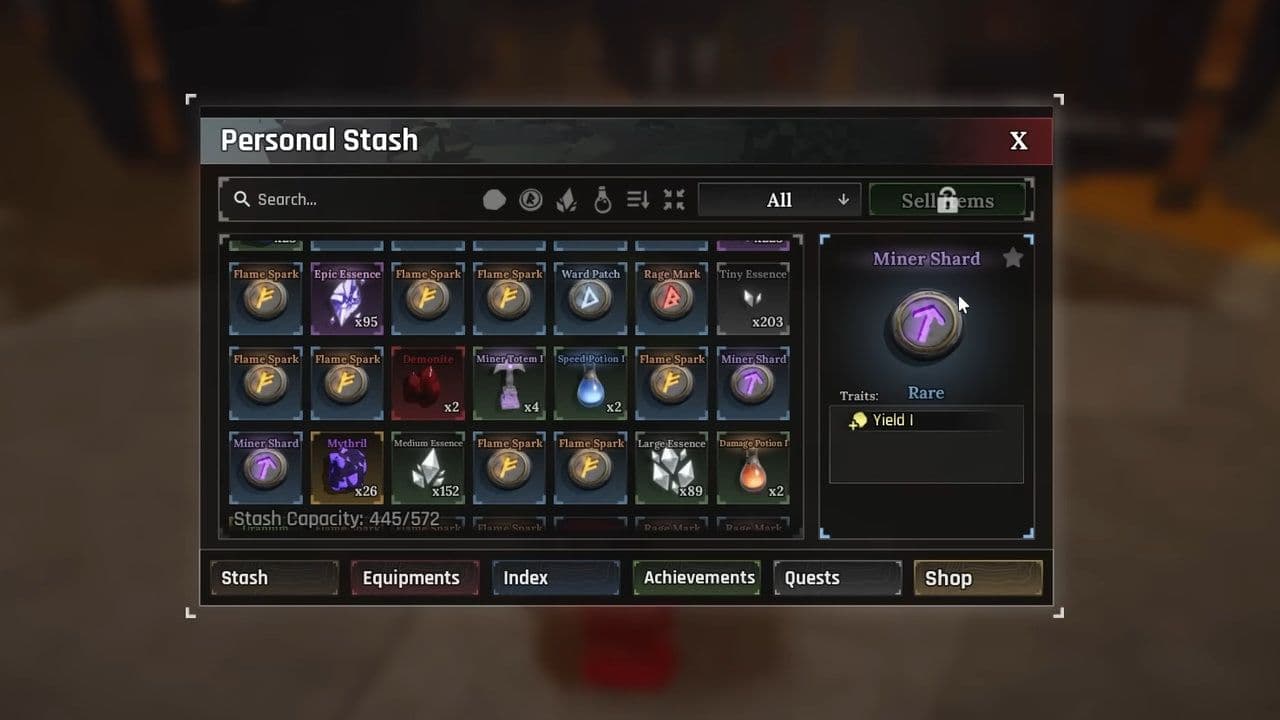Select the essence crystal filter icon

566,199
